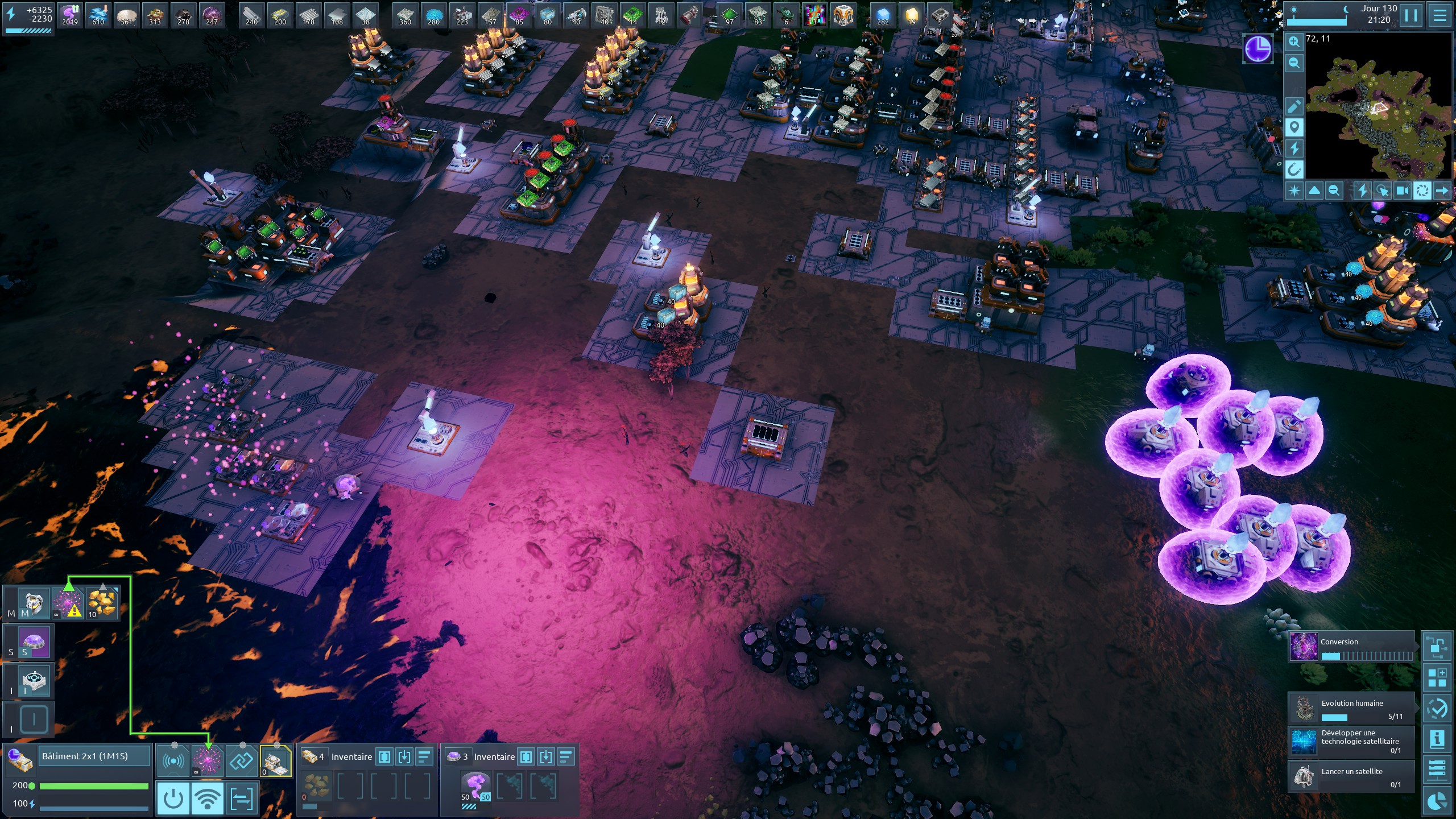Open the pie chart statistics panel
Screen dimensions: 1456x819
coord(1437,801)
